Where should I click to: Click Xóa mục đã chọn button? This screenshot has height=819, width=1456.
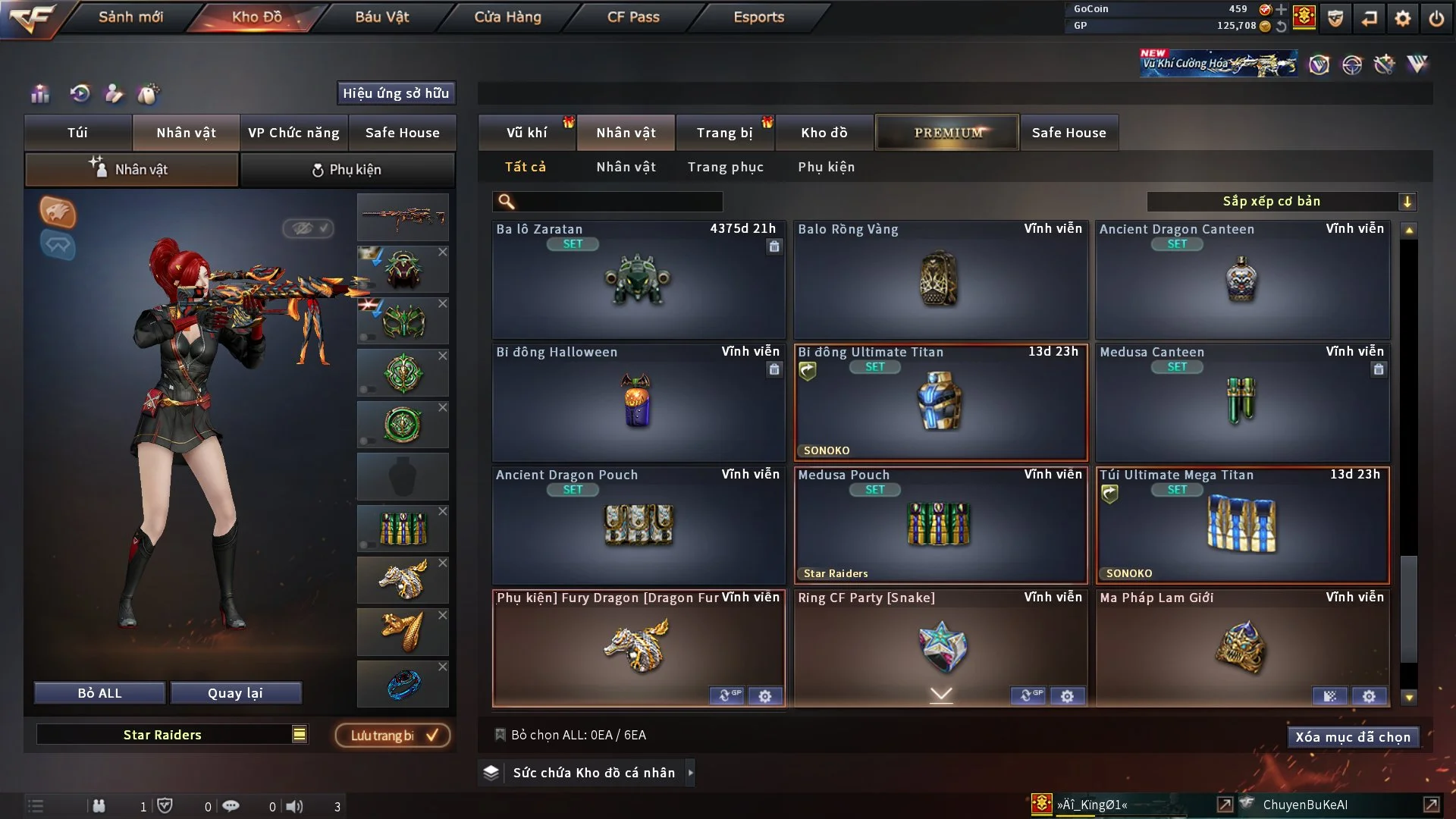point(1352,737)
